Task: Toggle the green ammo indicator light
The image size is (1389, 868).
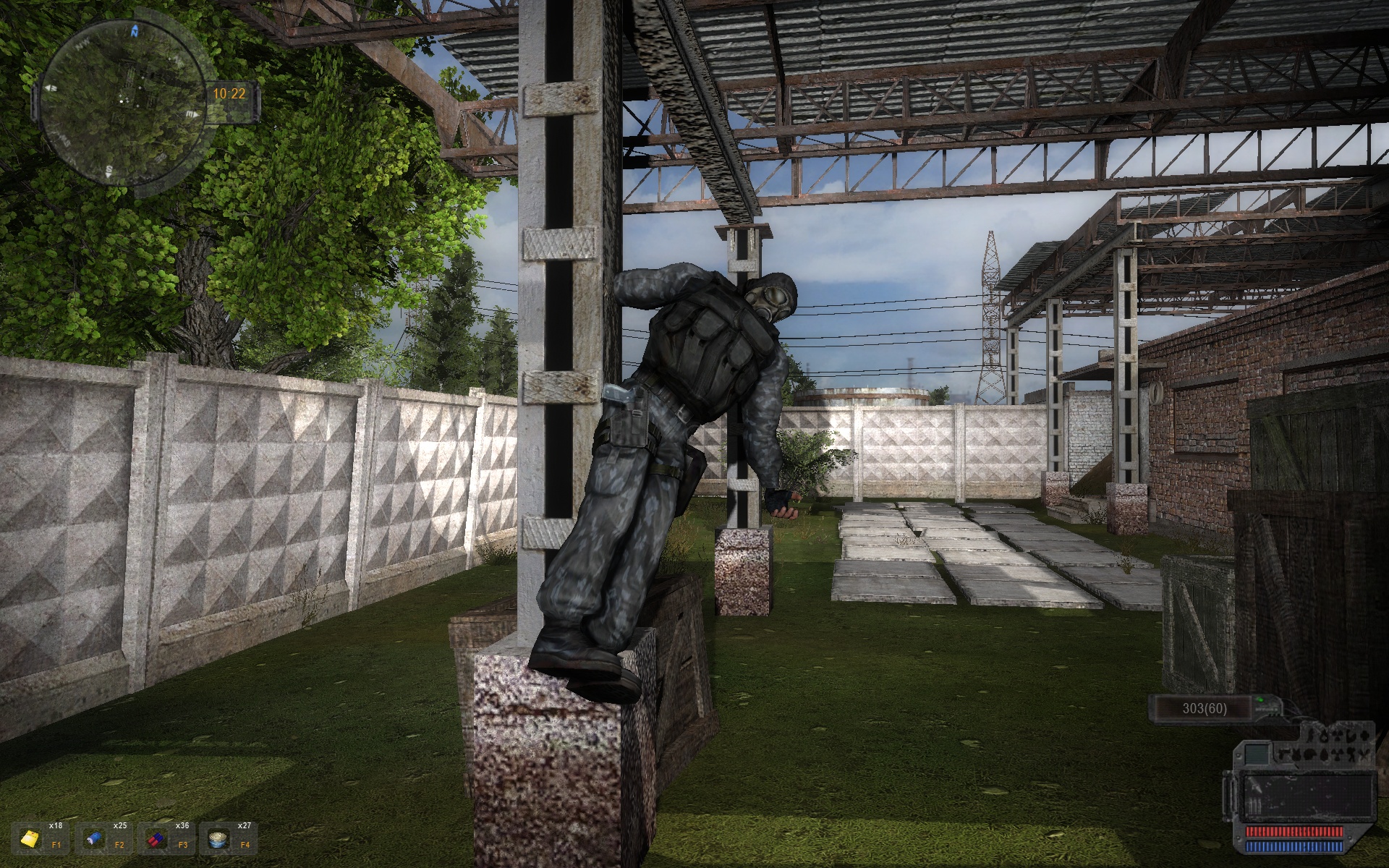Action: [x=1261, y=700]
